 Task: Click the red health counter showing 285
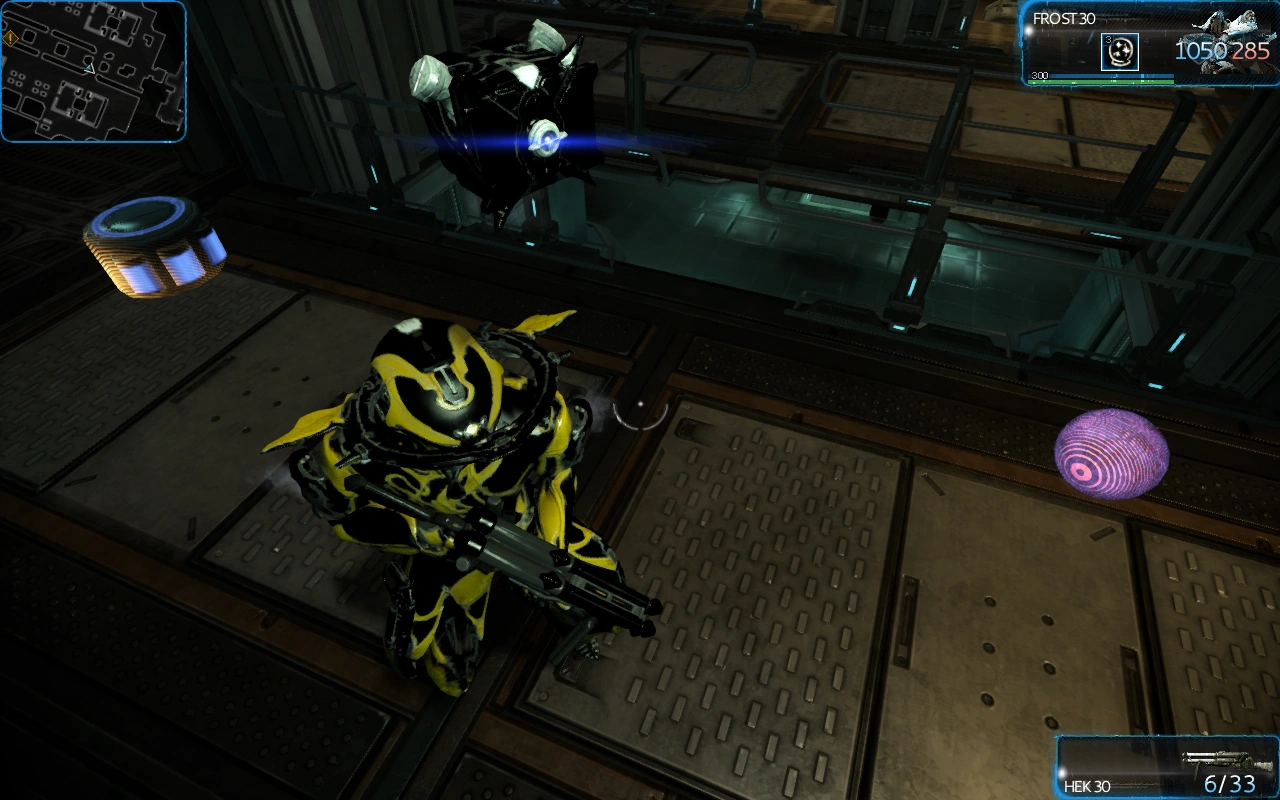pos(1250,48)
